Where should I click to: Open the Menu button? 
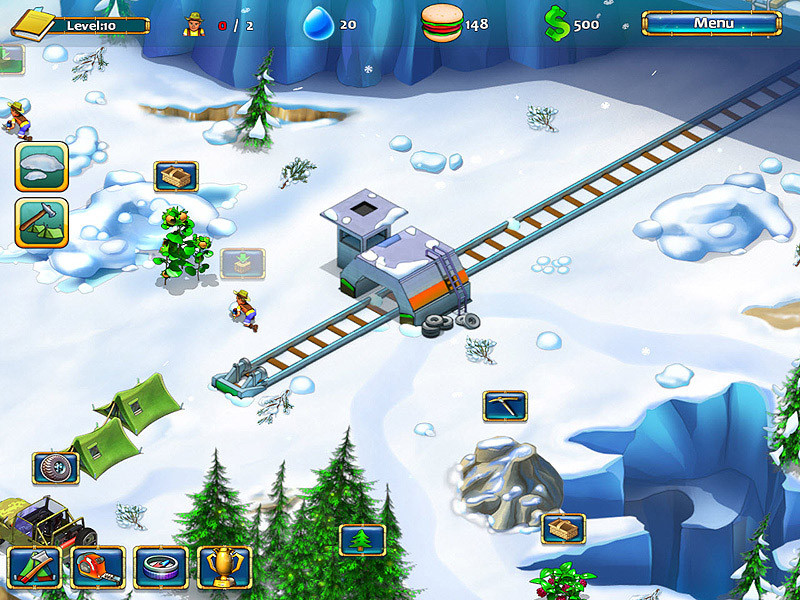click(x=713, y=23)
